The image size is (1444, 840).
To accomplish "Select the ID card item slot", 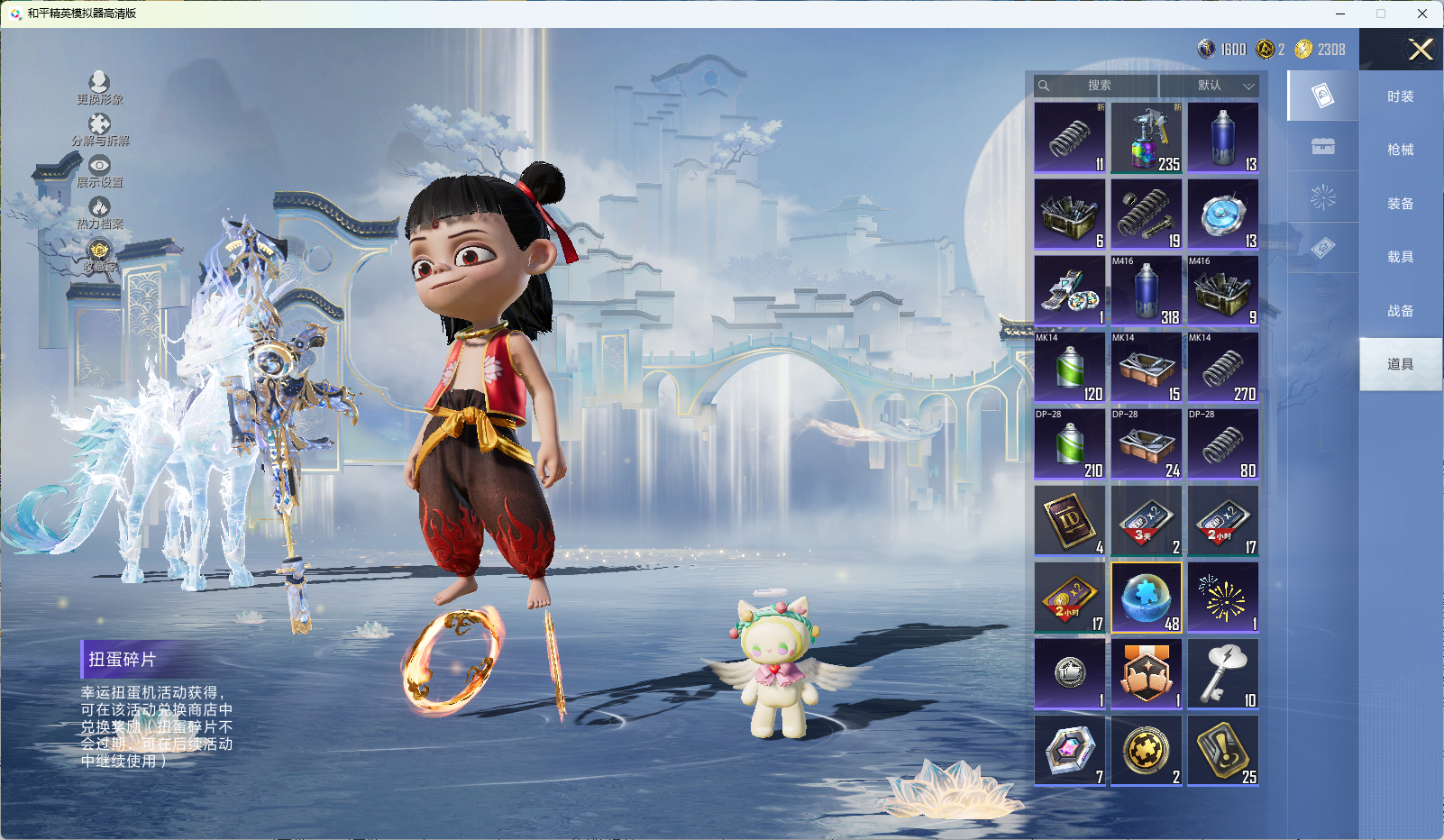I will pyautogui.click(x=1070, y=521).
